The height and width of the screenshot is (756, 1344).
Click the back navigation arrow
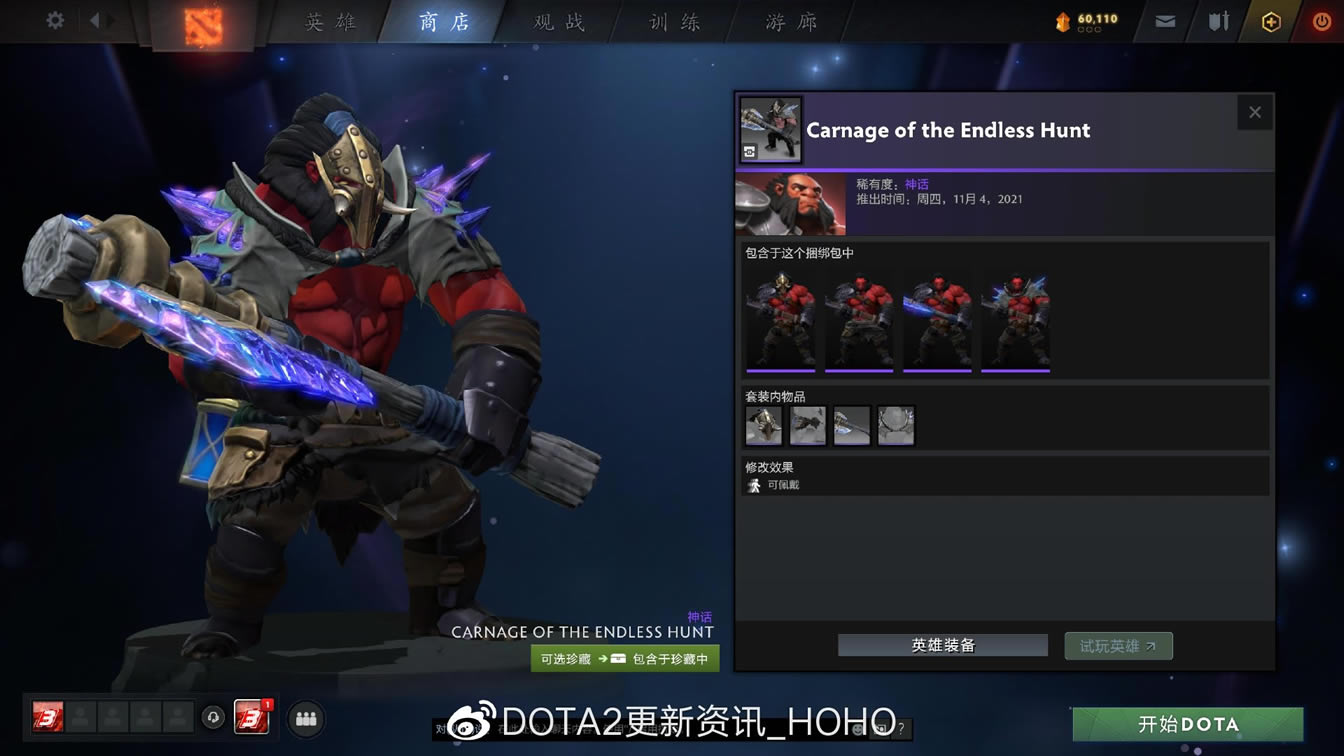coord(97,20)
